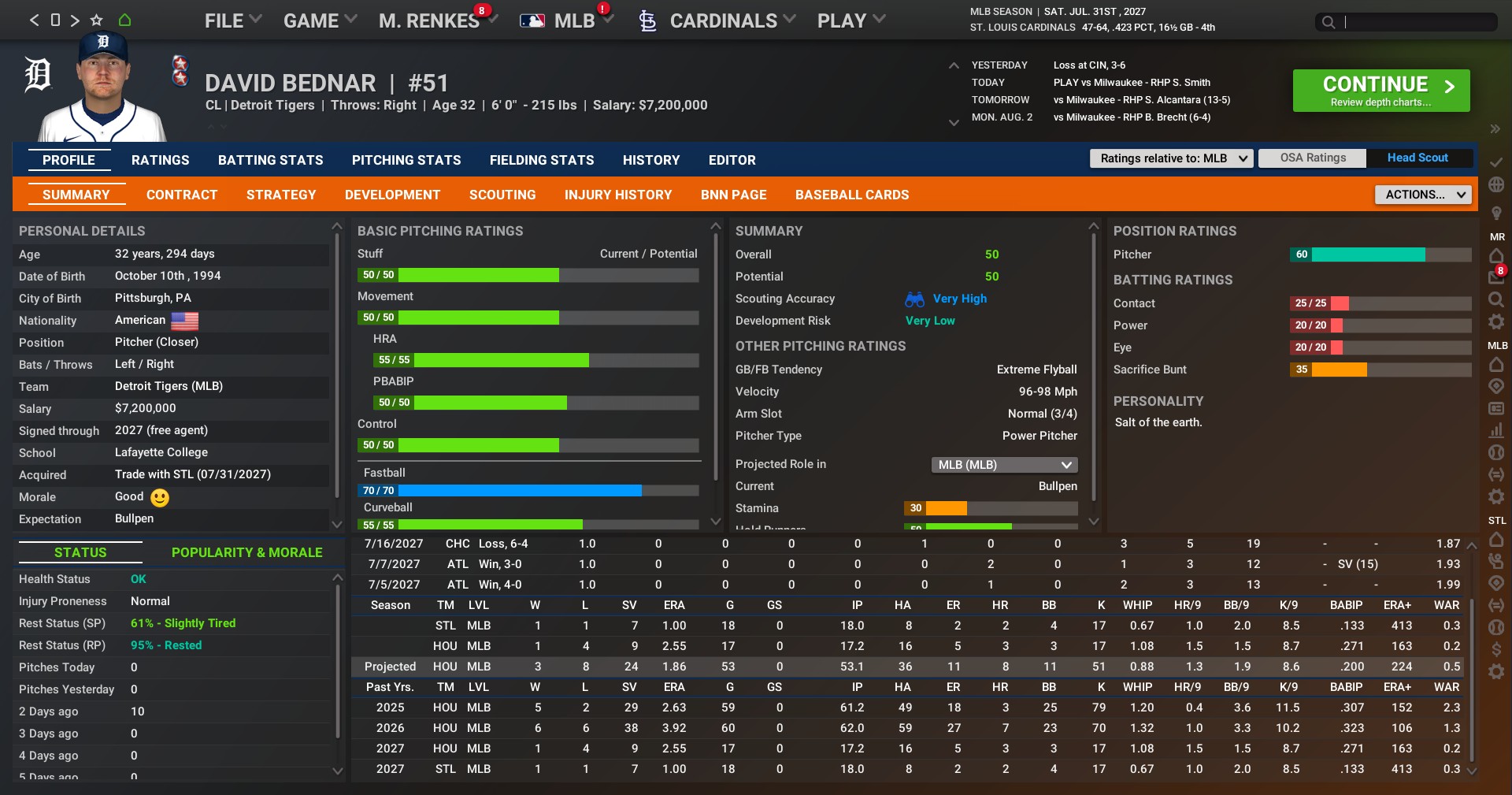Open the M. RENKES manager menu
The image size is (1512, 795).
429,20
